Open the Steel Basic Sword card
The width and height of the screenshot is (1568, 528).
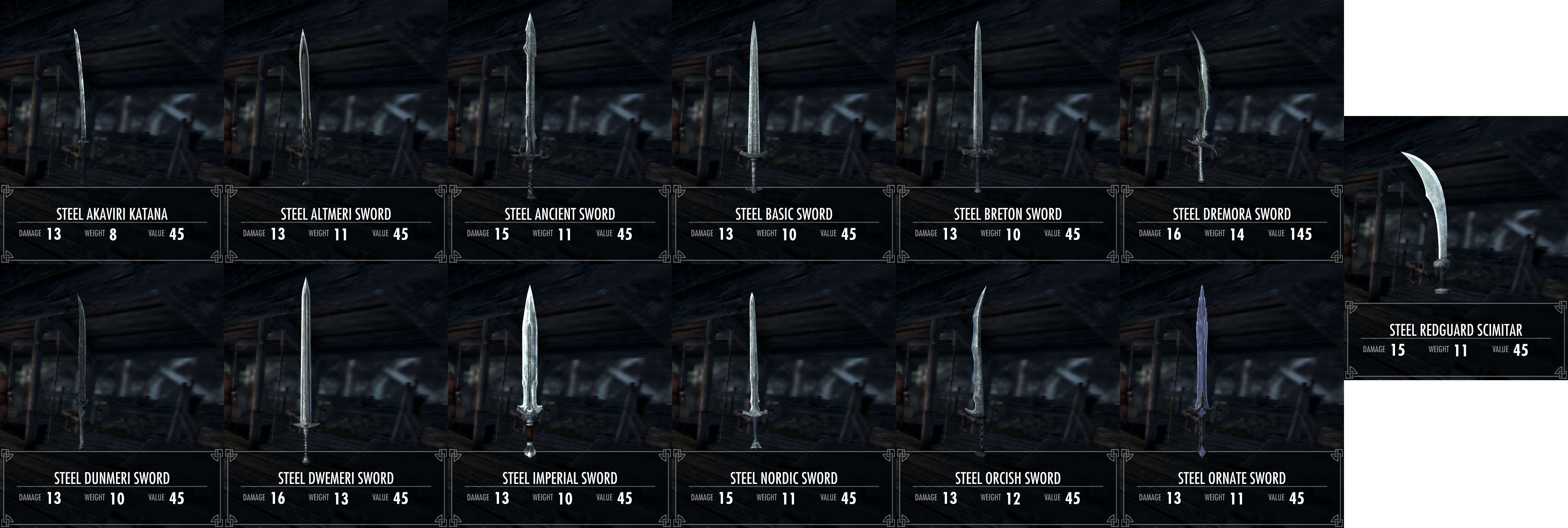(784, 131)
